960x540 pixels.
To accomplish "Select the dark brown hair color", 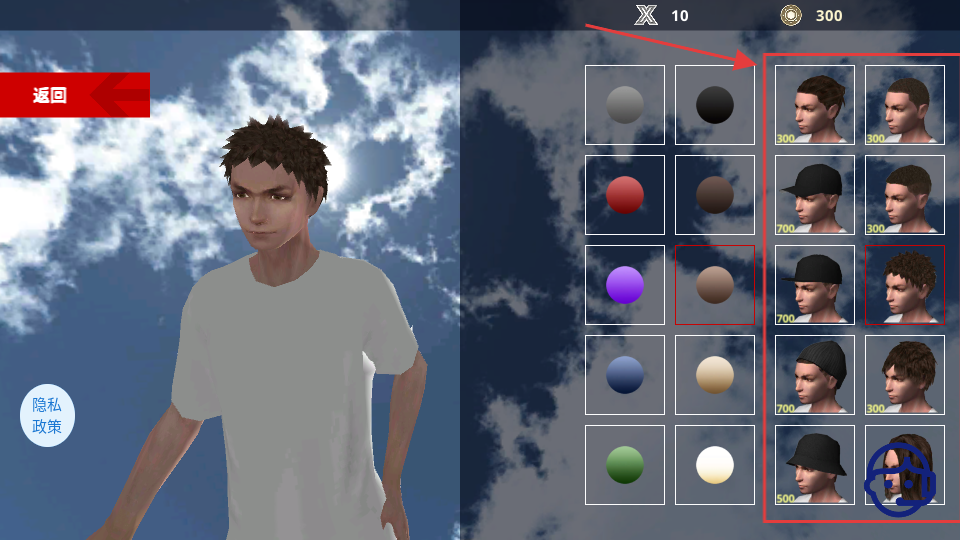I will coord(715,195).
